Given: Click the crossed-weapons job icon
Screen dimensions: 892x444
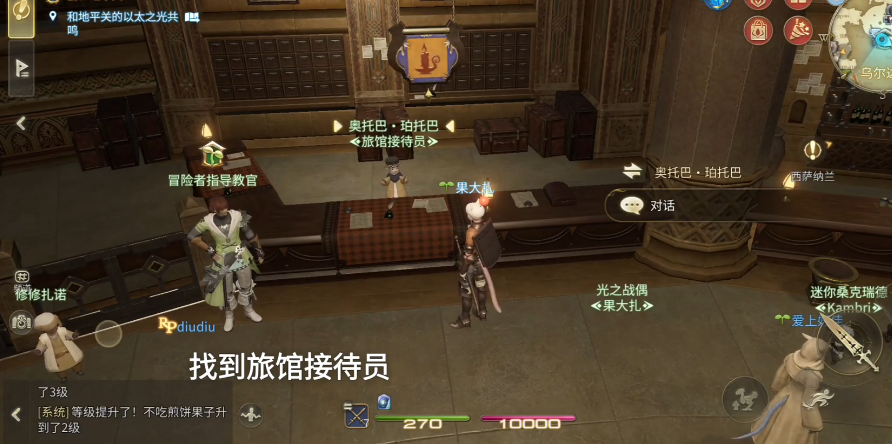Looking at the screenshot, I should click(x=357, y=414).
